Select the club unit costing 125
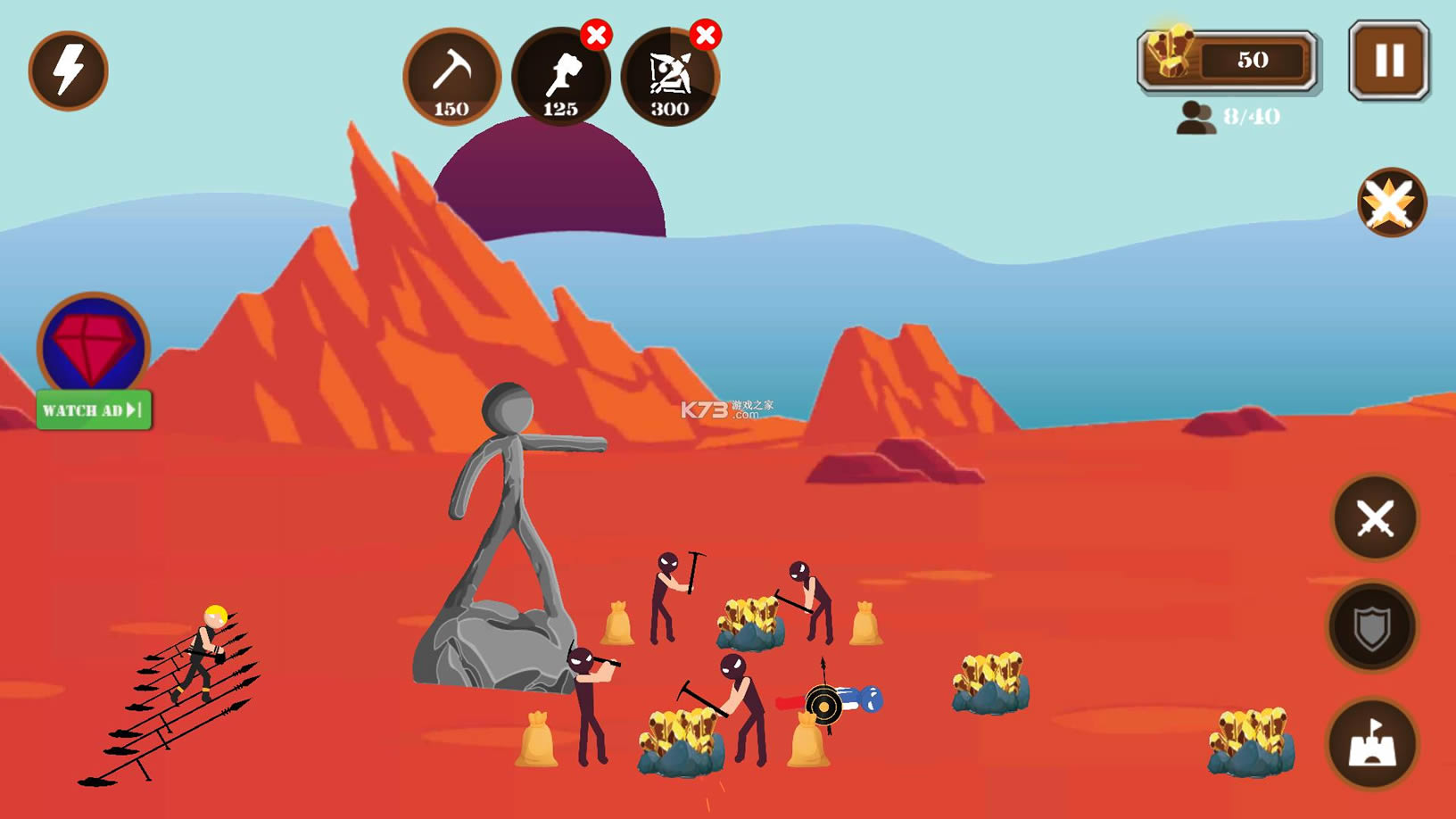Screen dimensions: 1456x819 [x=560, y=77]
